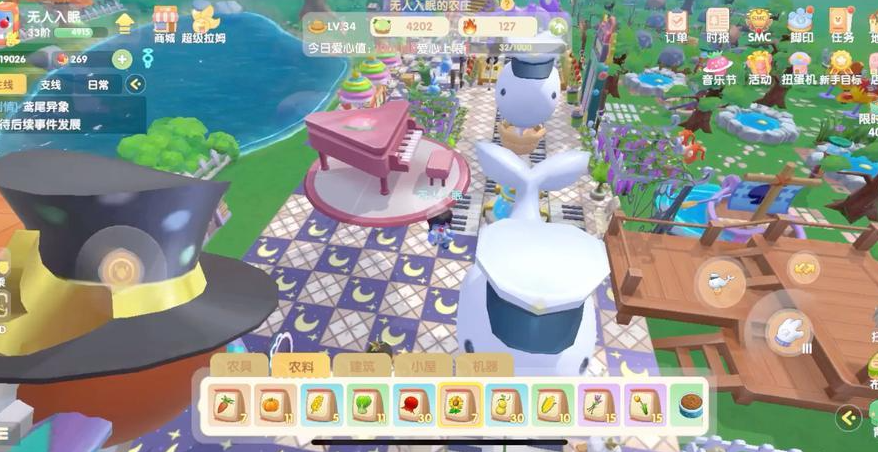The width and height of the screenshot is (878, 452).
Task: Switch to the 建筑 buildings tab
Action: 348,367
